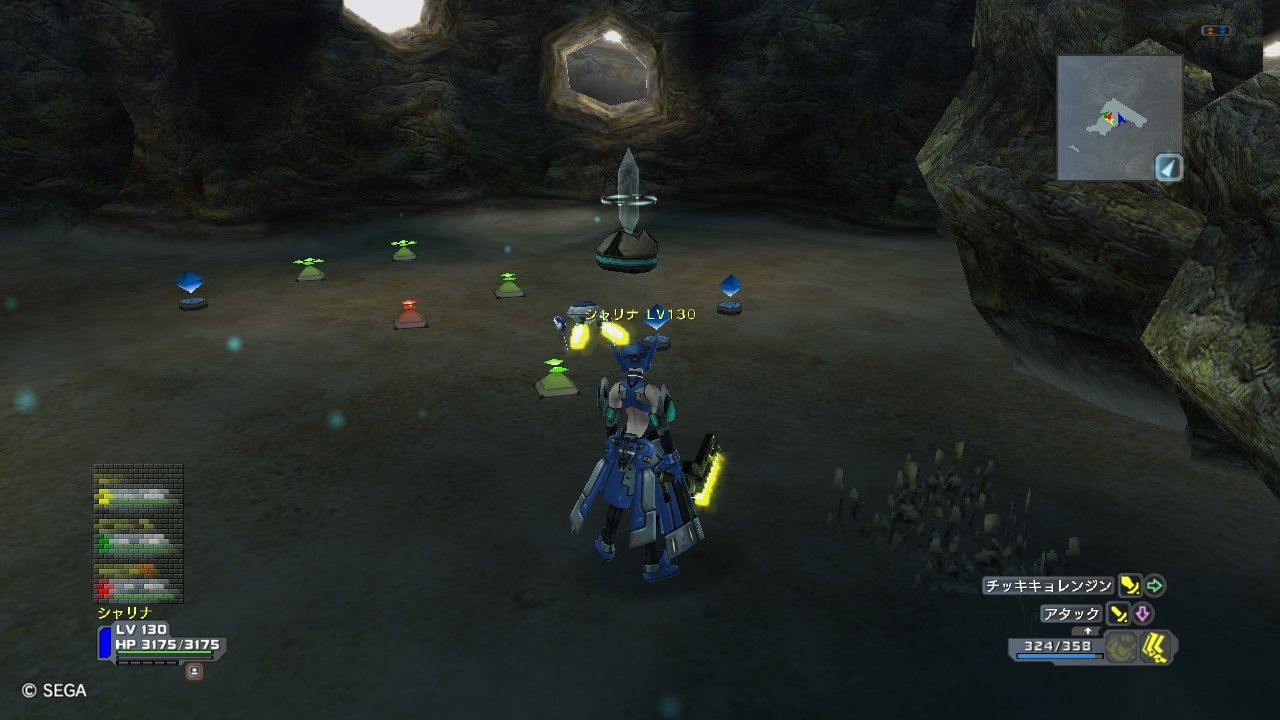Click the purple down-arrow action icon
Image resolution: width=1280 pixels, height=720 pixels.
pos(1142,614)
